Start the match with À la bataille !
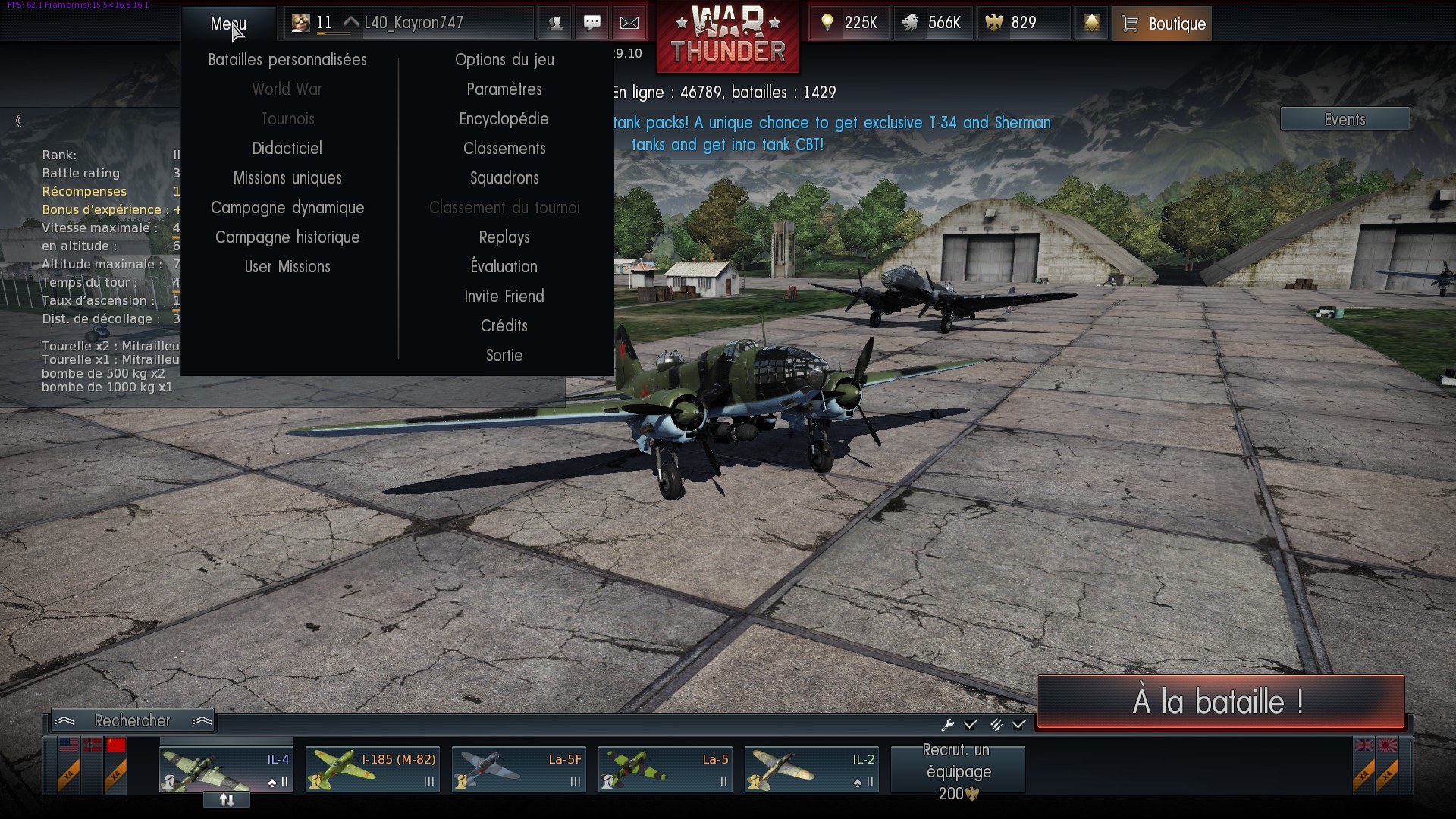The image size is (1456, 819). pos(1220,701)
